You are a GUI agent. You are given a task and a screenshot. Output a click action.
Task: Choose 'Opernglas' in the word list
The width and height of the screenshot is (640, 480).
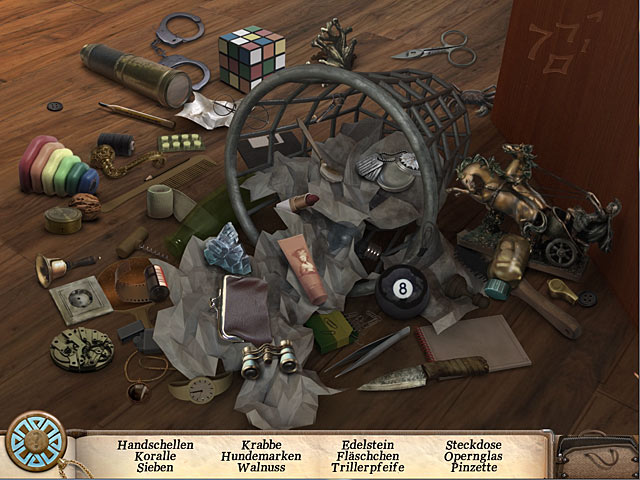coord(472,456)
